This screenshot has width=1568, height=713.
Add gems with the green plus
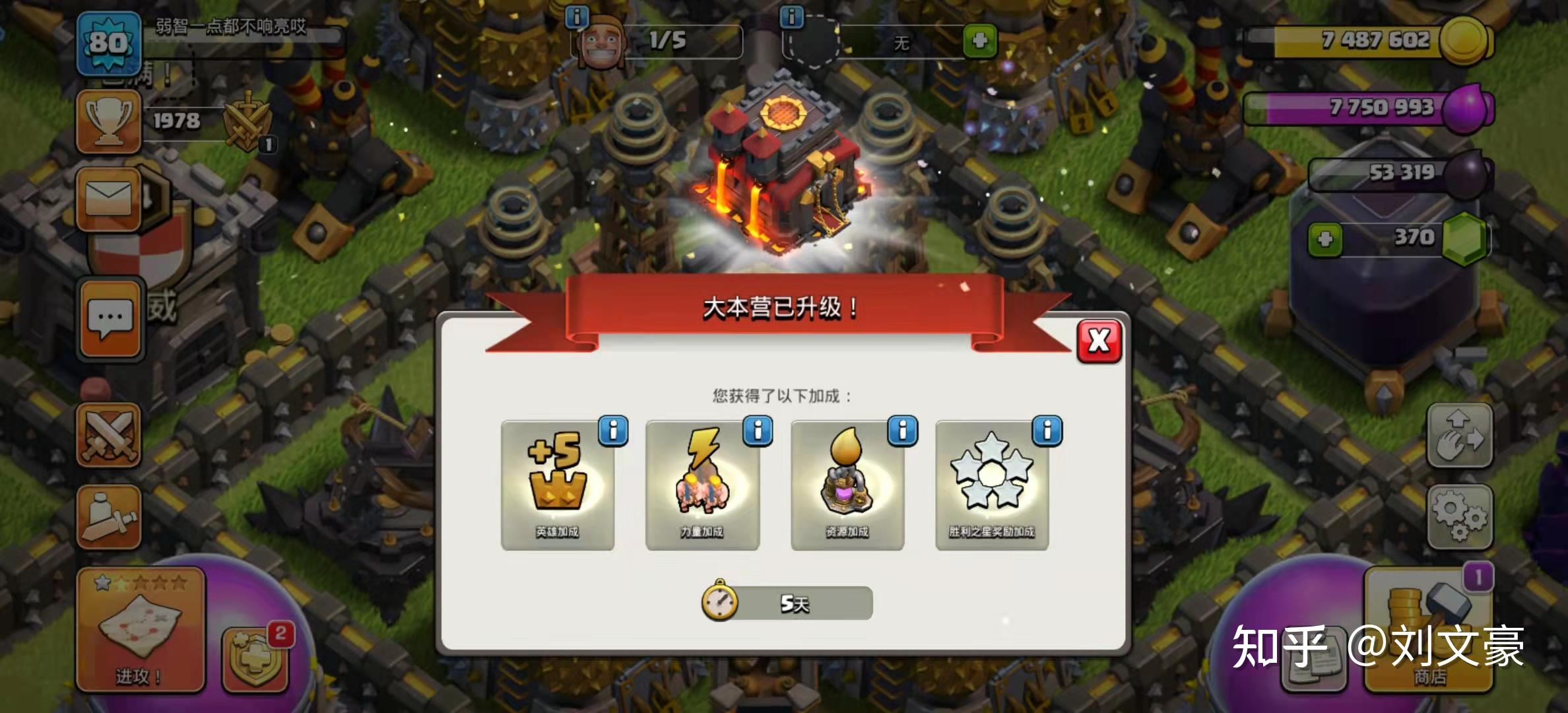[x=1324, y=239]
